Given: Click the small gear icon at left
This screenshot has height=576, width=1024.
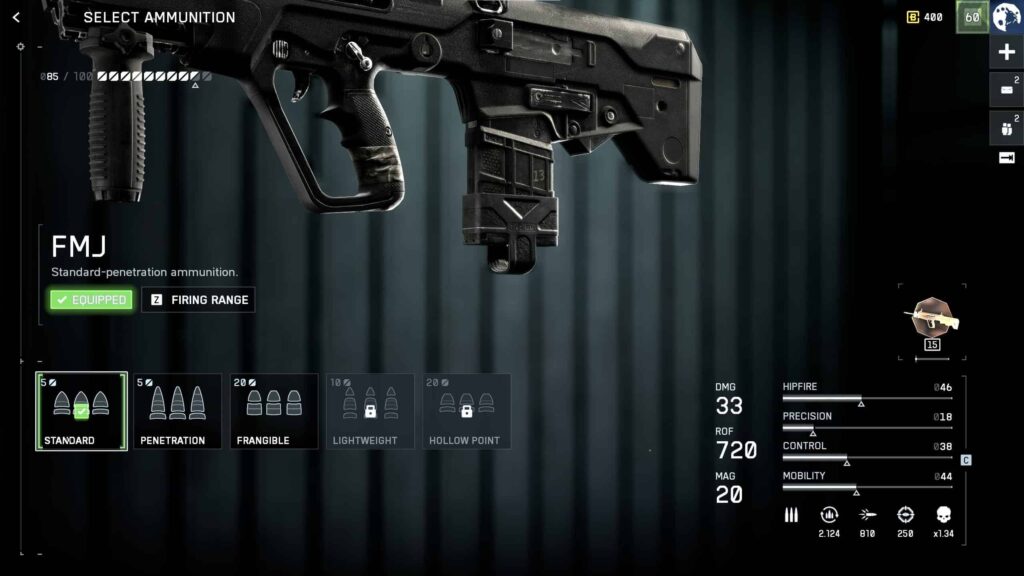Looking at the screenshot, I should coord(20,47).
